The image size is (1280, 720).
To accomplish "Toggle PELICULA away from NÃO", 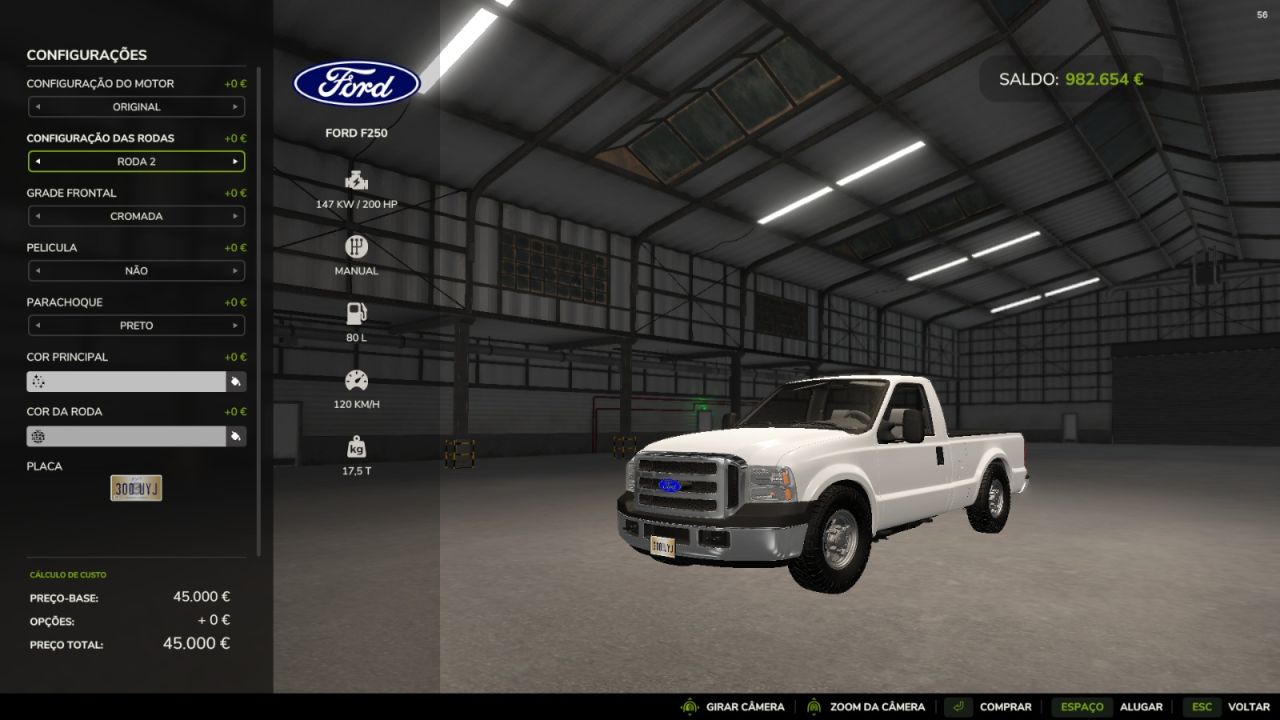I will [236, 270].
